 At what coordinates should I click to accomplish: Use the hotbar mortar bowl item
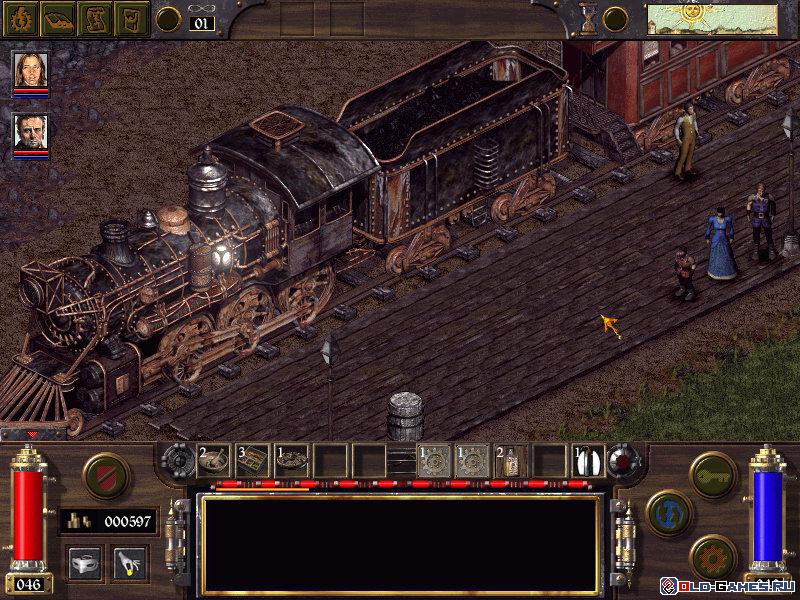[x=213, y=459]
